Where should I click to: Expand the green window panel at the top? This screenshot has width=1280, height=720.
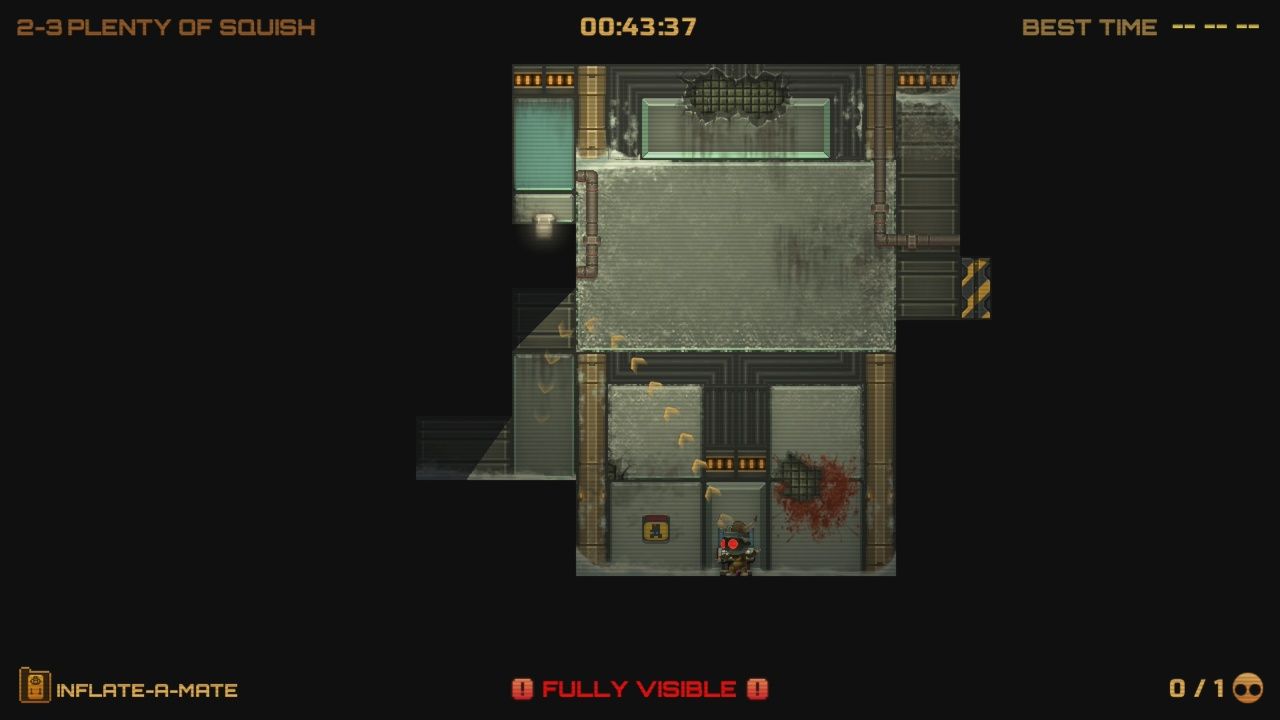(x=737, y=128)
